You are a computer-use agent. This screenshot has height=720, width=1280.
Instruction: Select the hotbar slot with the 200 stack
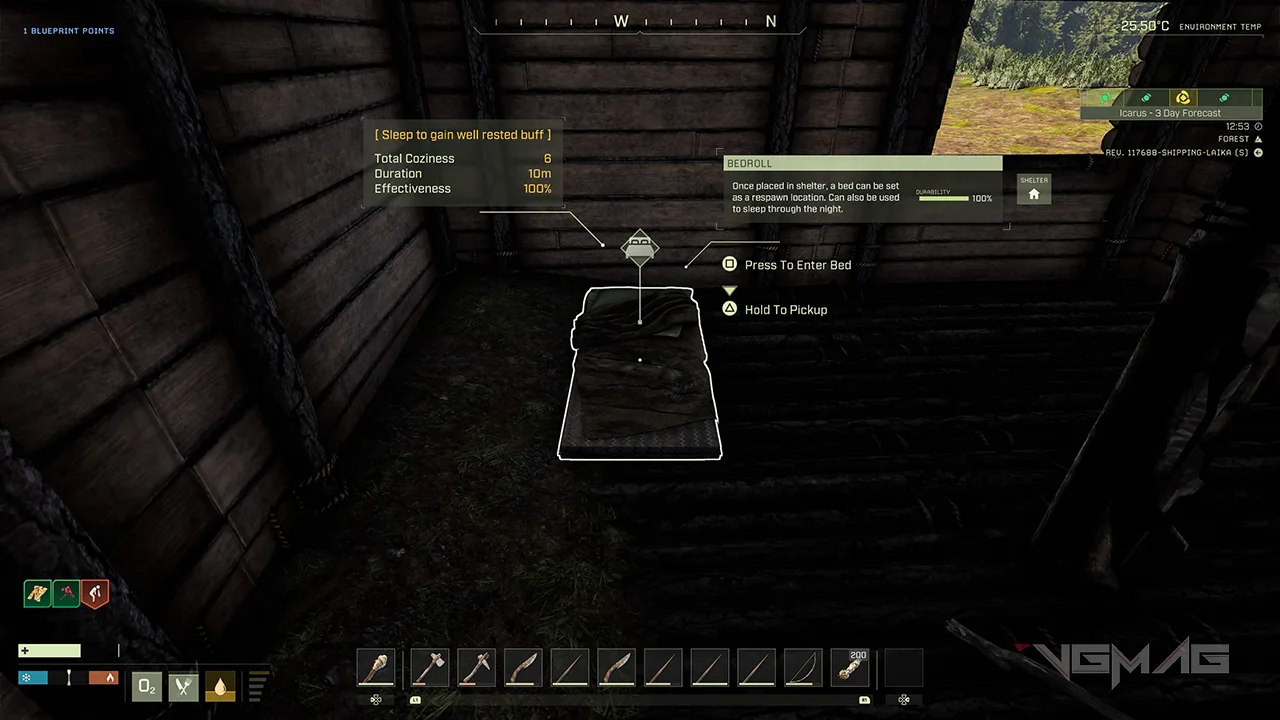(x=850, y=668)
